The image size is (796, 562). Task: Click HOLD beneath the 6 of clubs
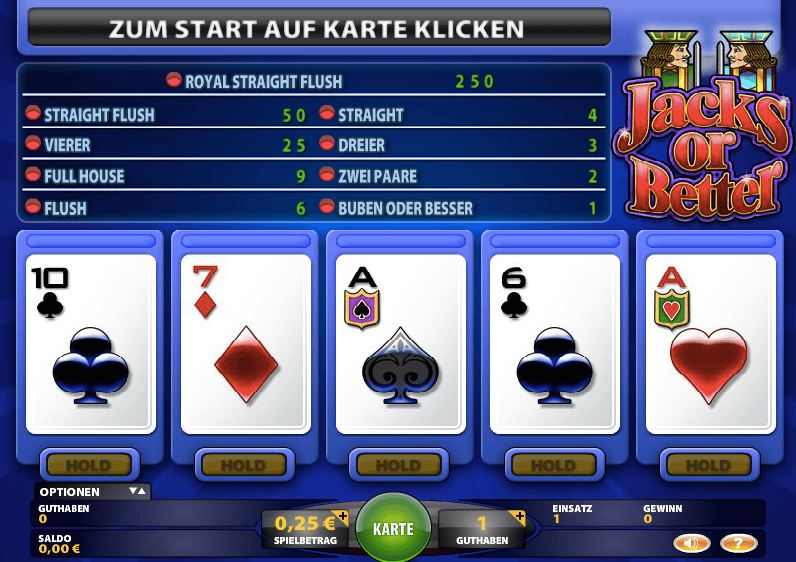point(553,465)
